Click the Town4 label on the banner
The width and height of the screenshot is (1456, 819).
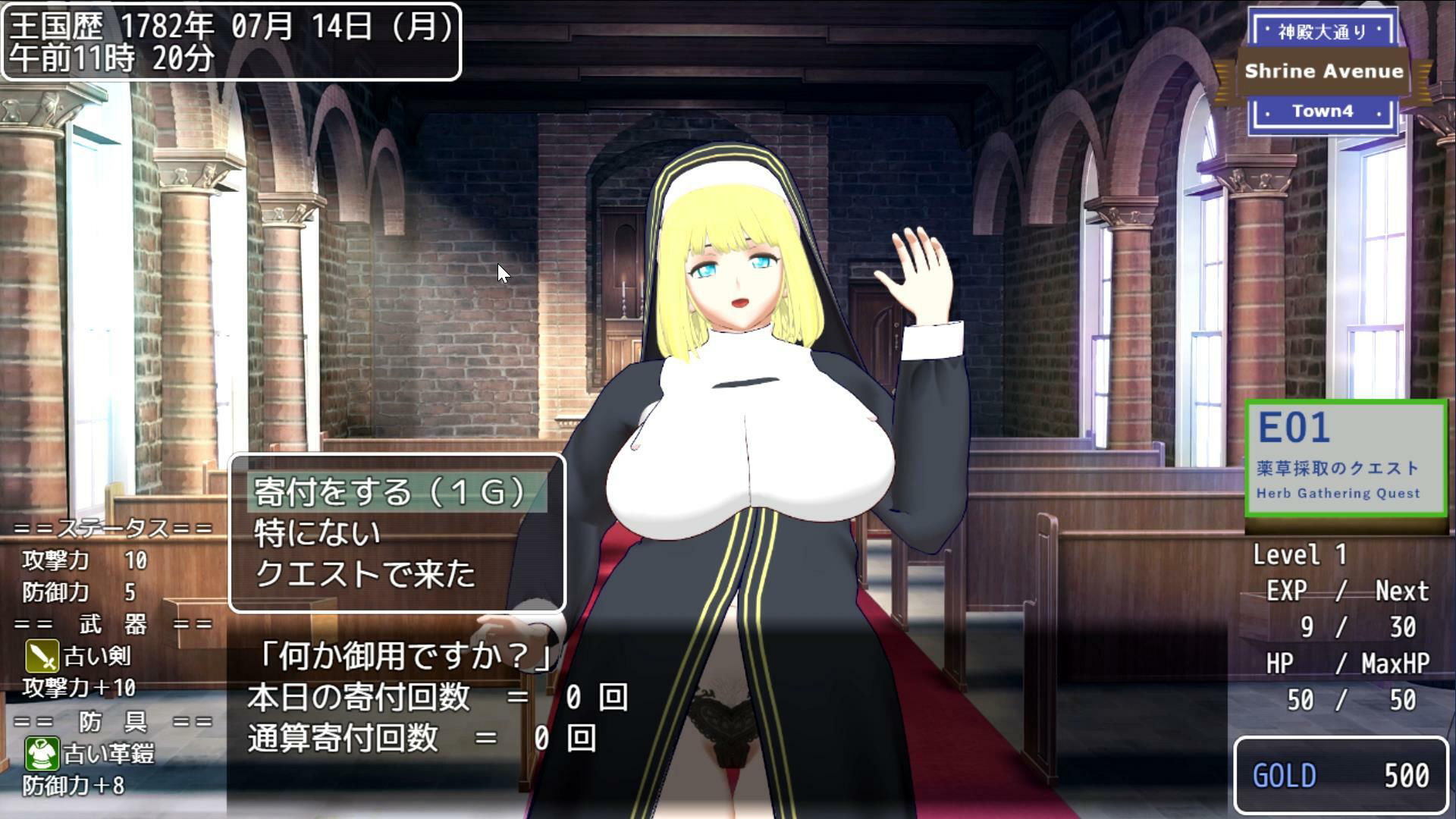1323,111
